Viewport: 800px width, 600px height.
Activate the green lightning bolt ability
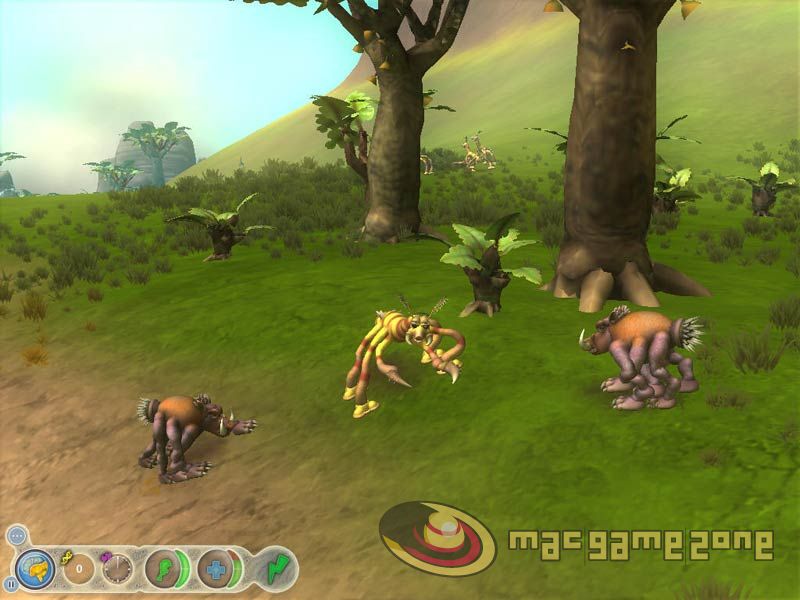click(276, 569)
